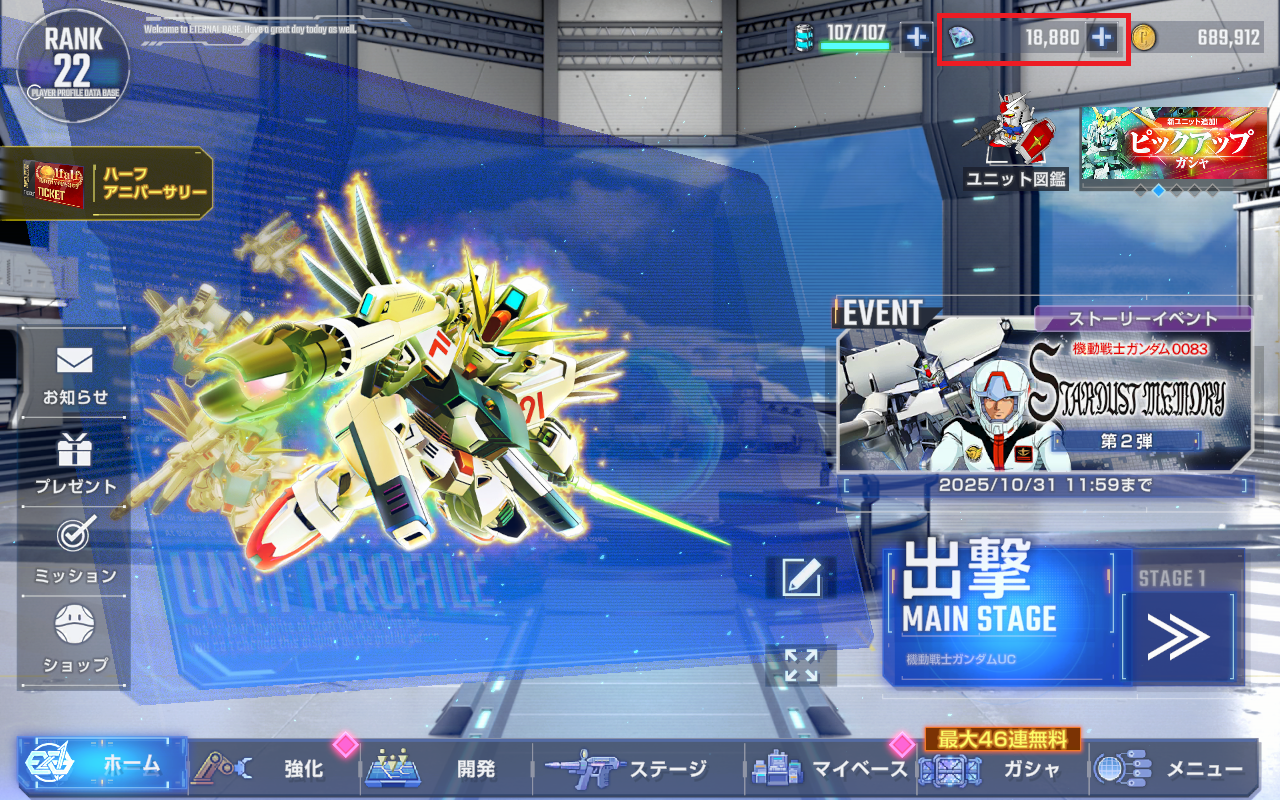The image size is (1280, 800).
Task: Switch to the 強化 enhancement tab
Action: 274,768
